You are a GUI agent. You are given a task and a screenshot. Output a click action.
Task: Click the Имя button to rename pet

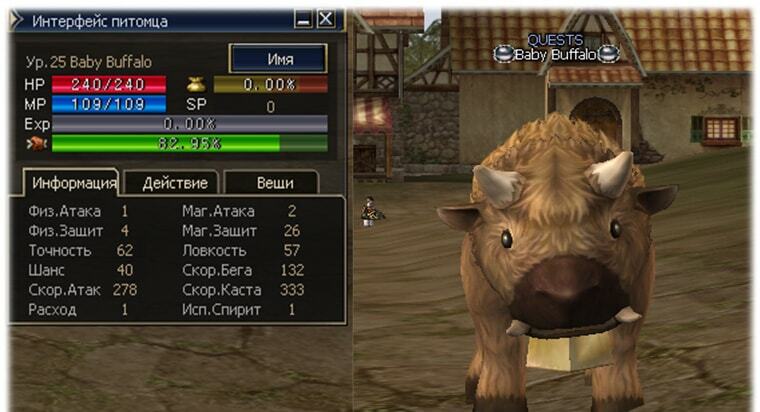point(279,59)
